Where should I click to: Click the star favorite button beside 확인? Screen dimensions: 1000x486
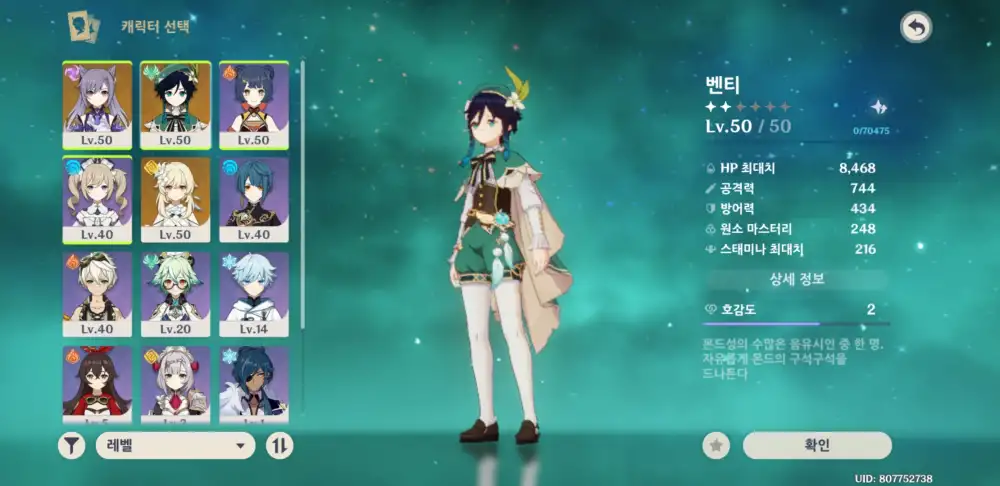coord(716,446)
